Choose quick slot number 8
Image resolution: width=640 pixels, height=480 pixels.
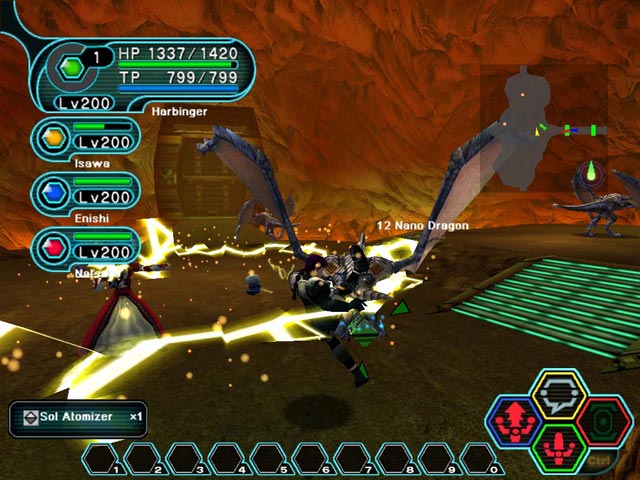pyautogui.click(x=396, y=460)
